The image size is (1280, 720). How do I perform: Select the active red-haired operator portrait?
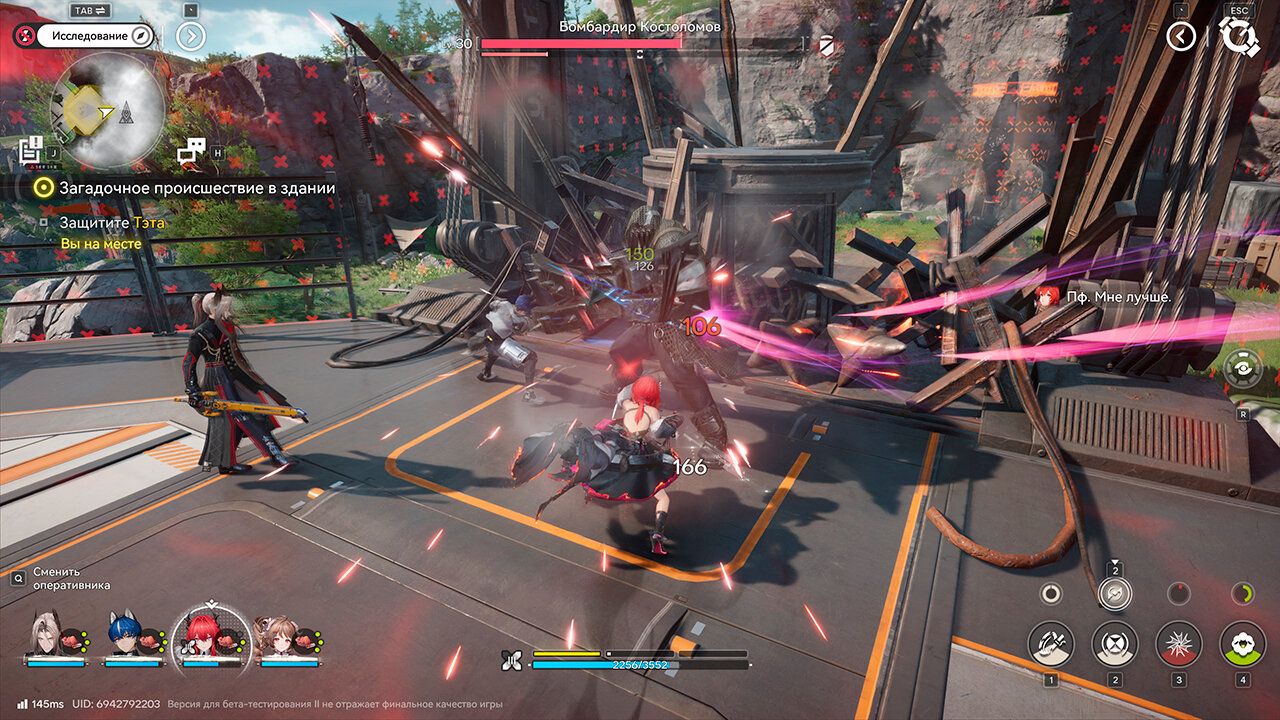[x=211, y=636]
